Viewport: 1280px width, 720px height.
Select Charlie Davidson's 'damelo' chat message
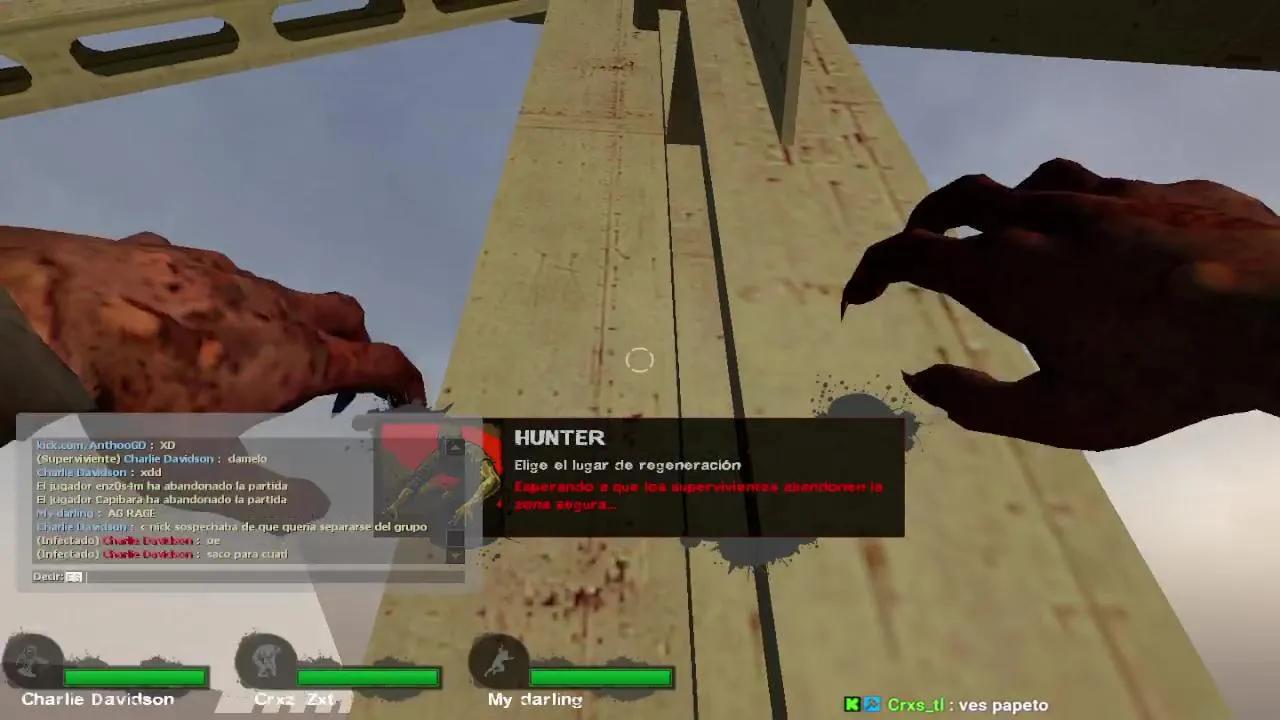tap(150, 459)
